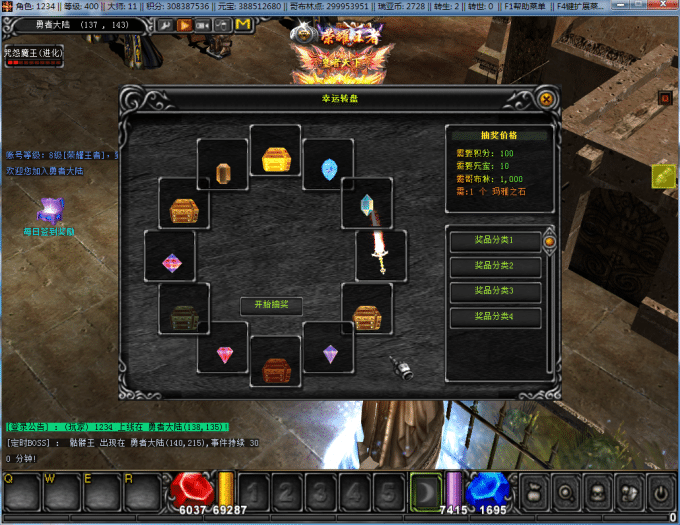Image resolution: width=680 pixels, height=525 pixels.
Task: Close the 幸运转盘 lucky wheel window
Action: click(x=546, y=99)
